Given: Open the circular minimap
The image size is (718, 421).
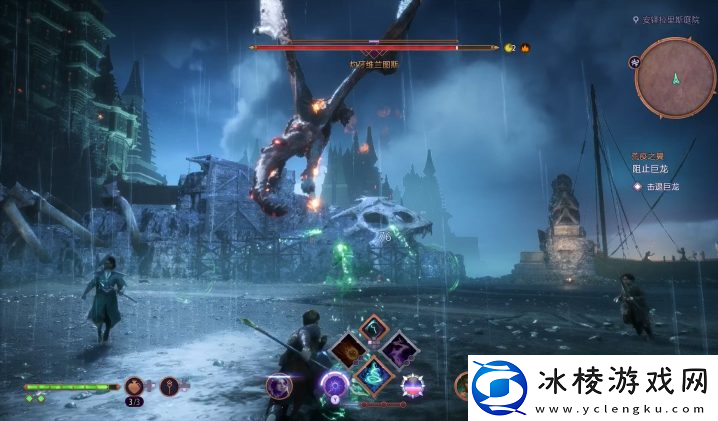Looking at the screenshot, I should click(675, 76).
